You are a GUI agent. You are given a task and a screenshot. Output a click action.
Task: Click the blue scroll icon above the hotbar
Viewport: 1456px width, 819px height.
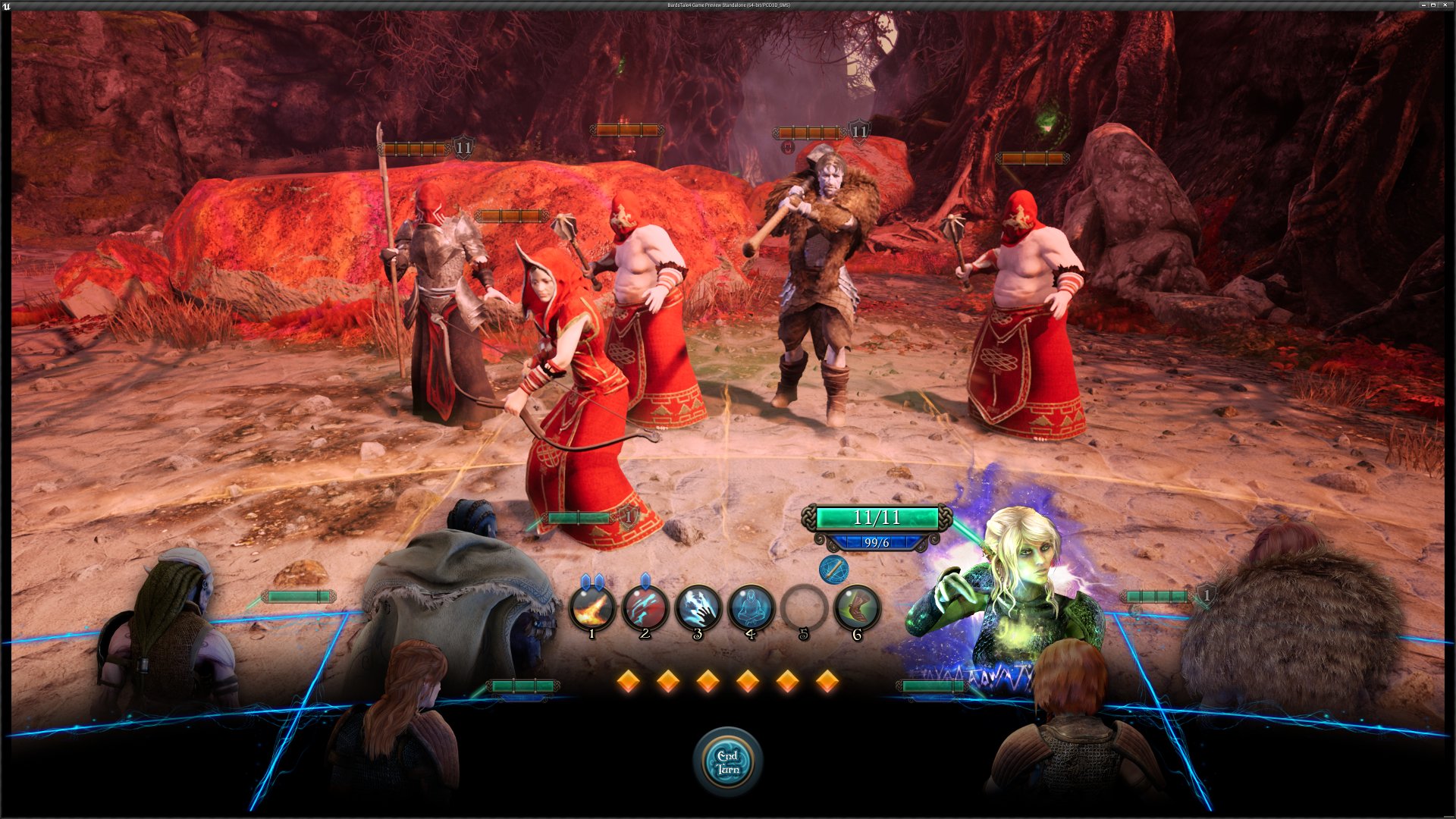coord(833,569)
